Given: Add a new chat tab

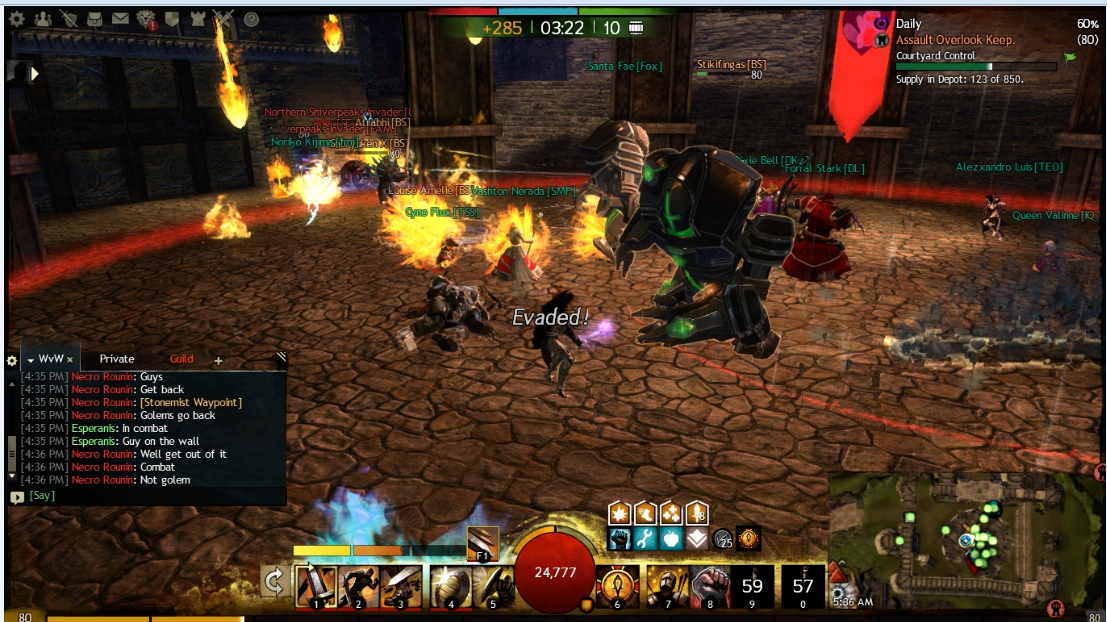Looking at the screenshot, I should tap(218, 360).
